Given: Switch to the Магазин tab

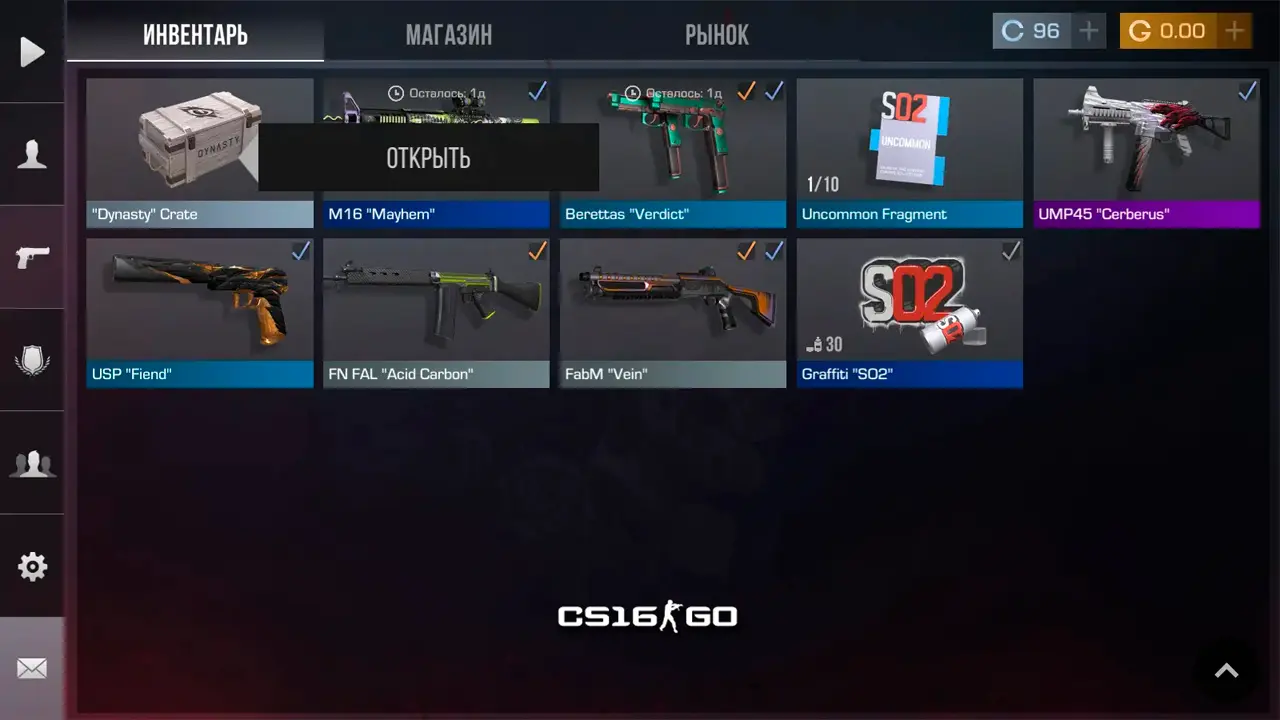Looking at the screenshot, I should pyautogui.click(x=448, y=35).
